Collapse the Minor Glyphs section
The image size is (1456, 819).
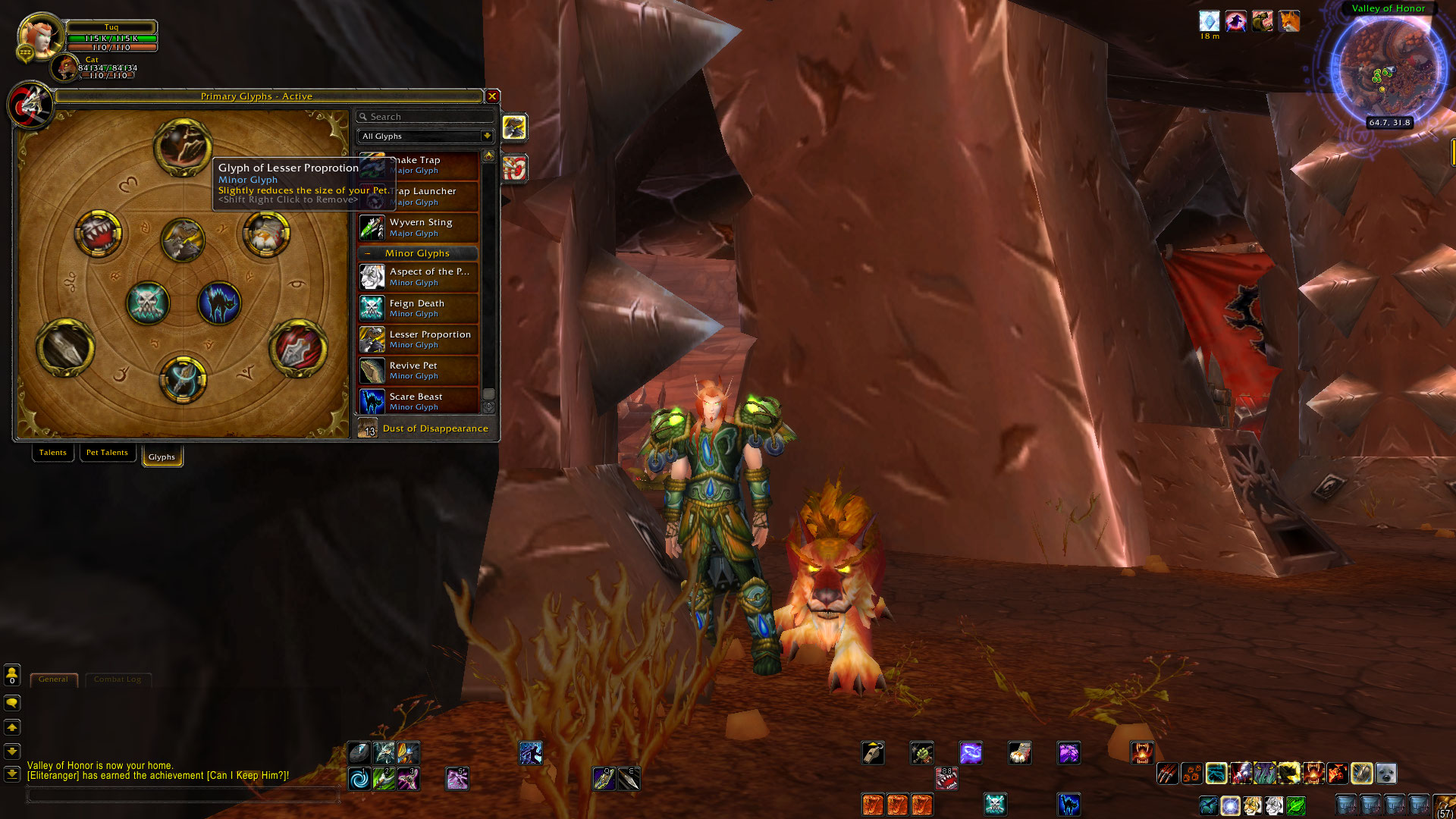coord(369,253)
